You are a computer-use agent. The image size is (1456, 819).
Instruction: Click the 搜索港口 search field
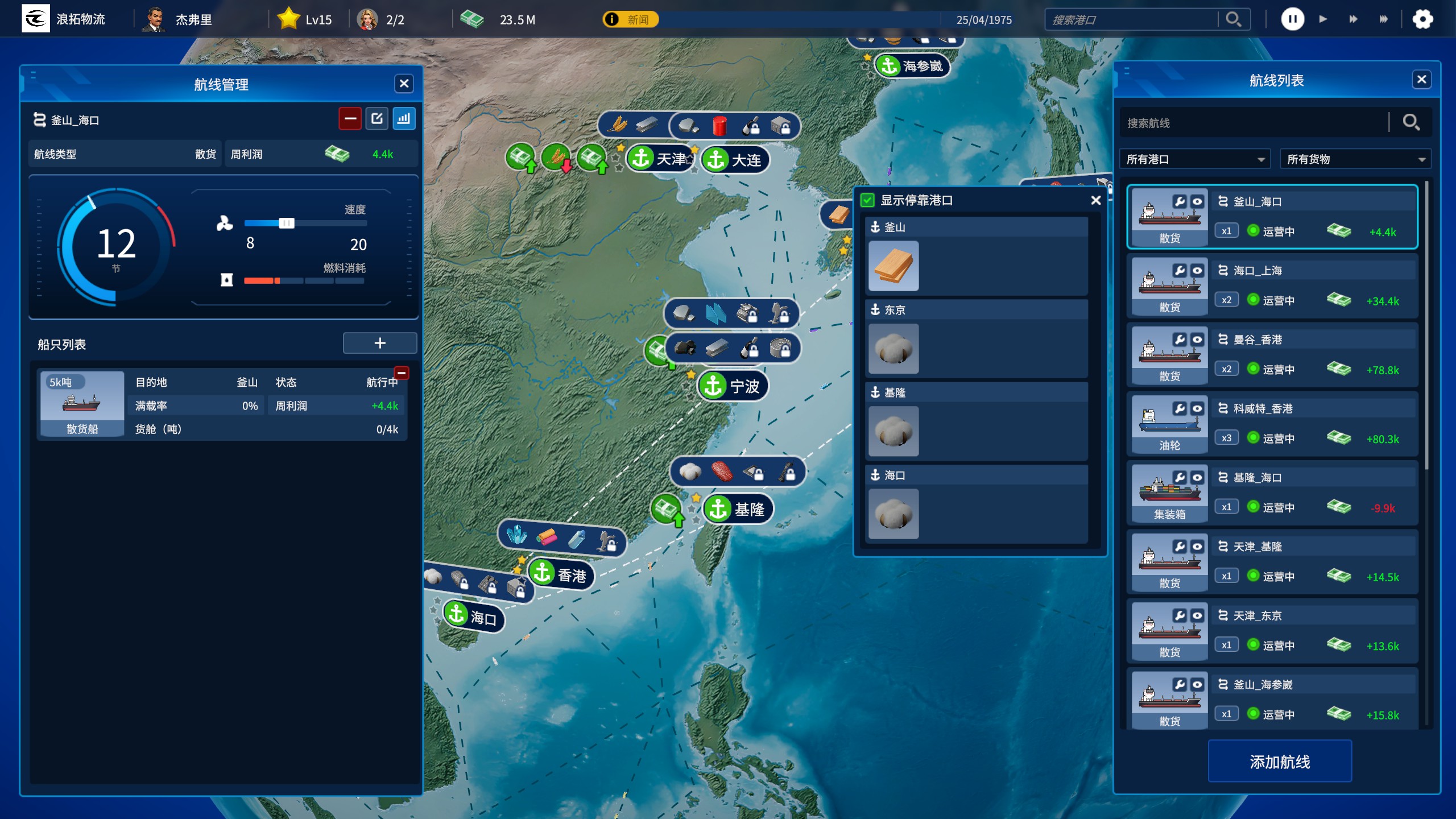(x=1132, y=20)
